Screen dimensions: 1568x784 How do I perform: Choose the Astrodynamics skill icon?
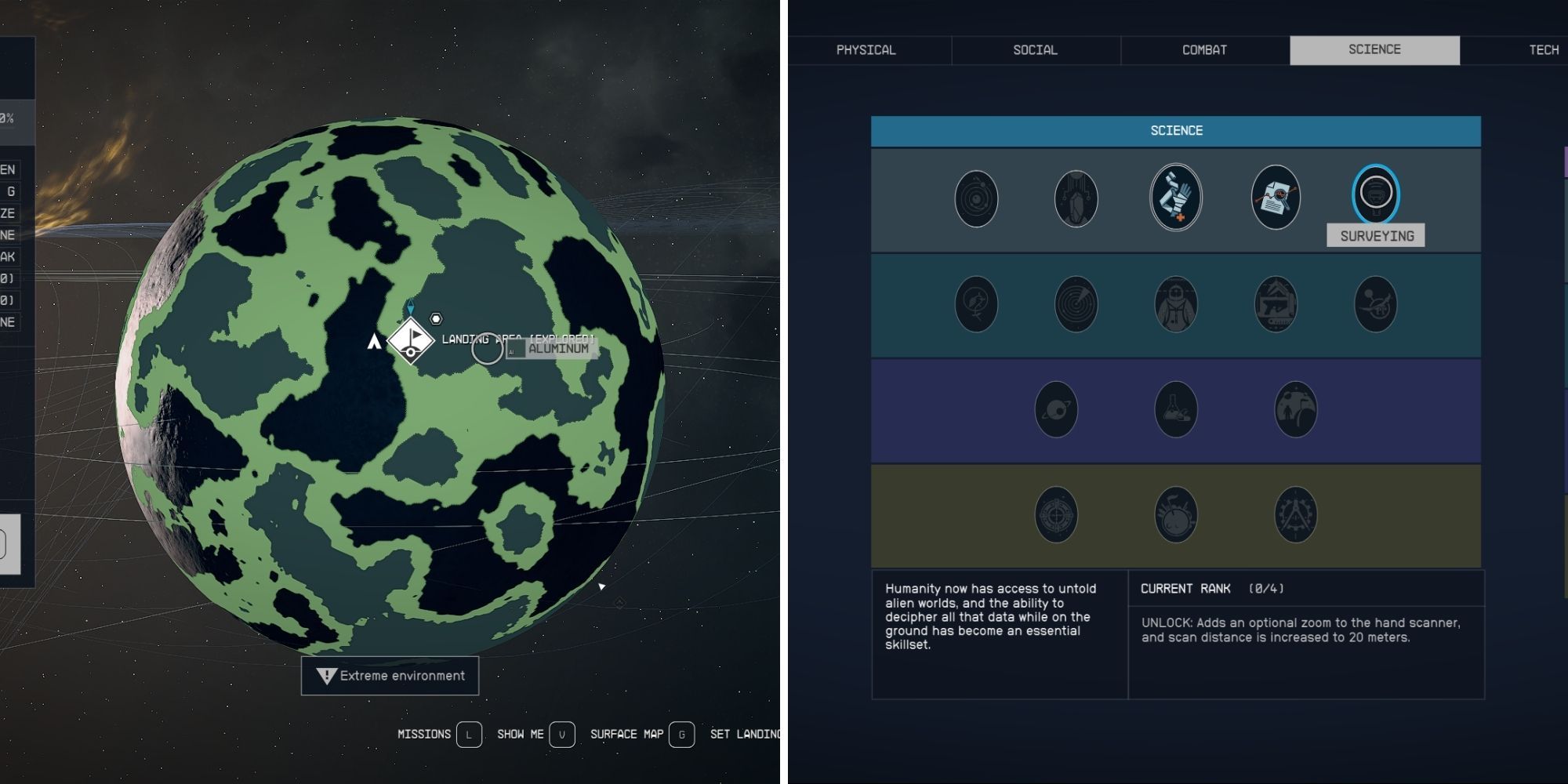976,198
